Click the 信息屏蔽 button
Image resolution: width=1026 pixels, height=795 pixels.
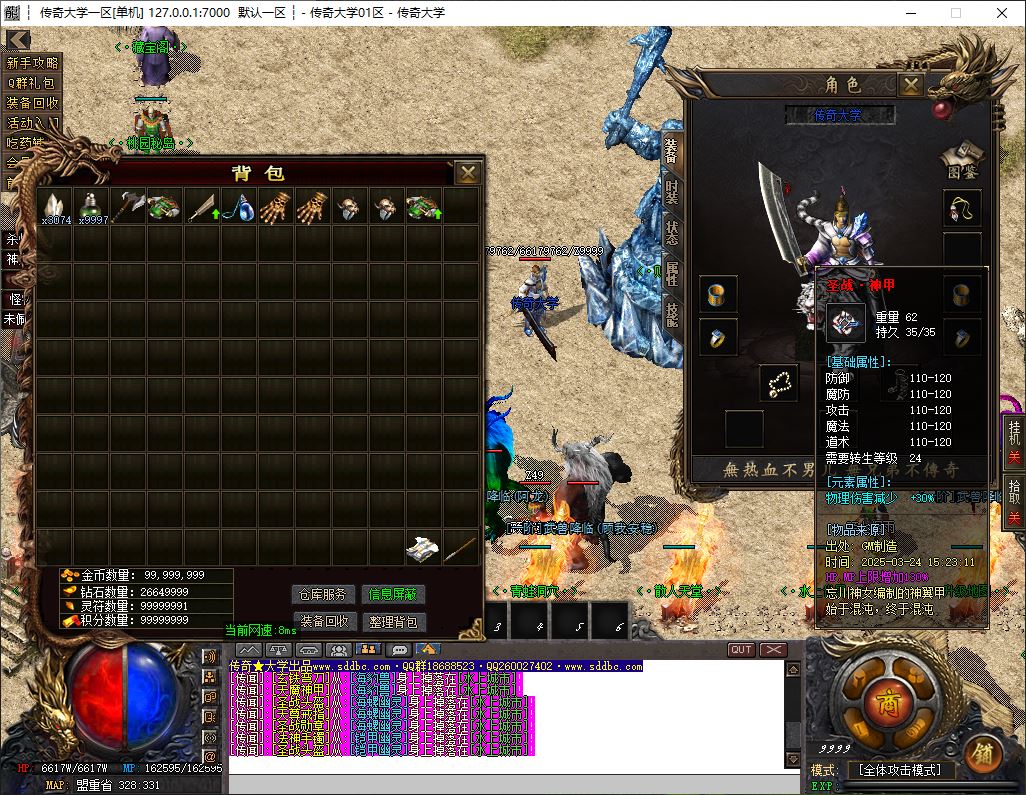[x=393, y=594]
